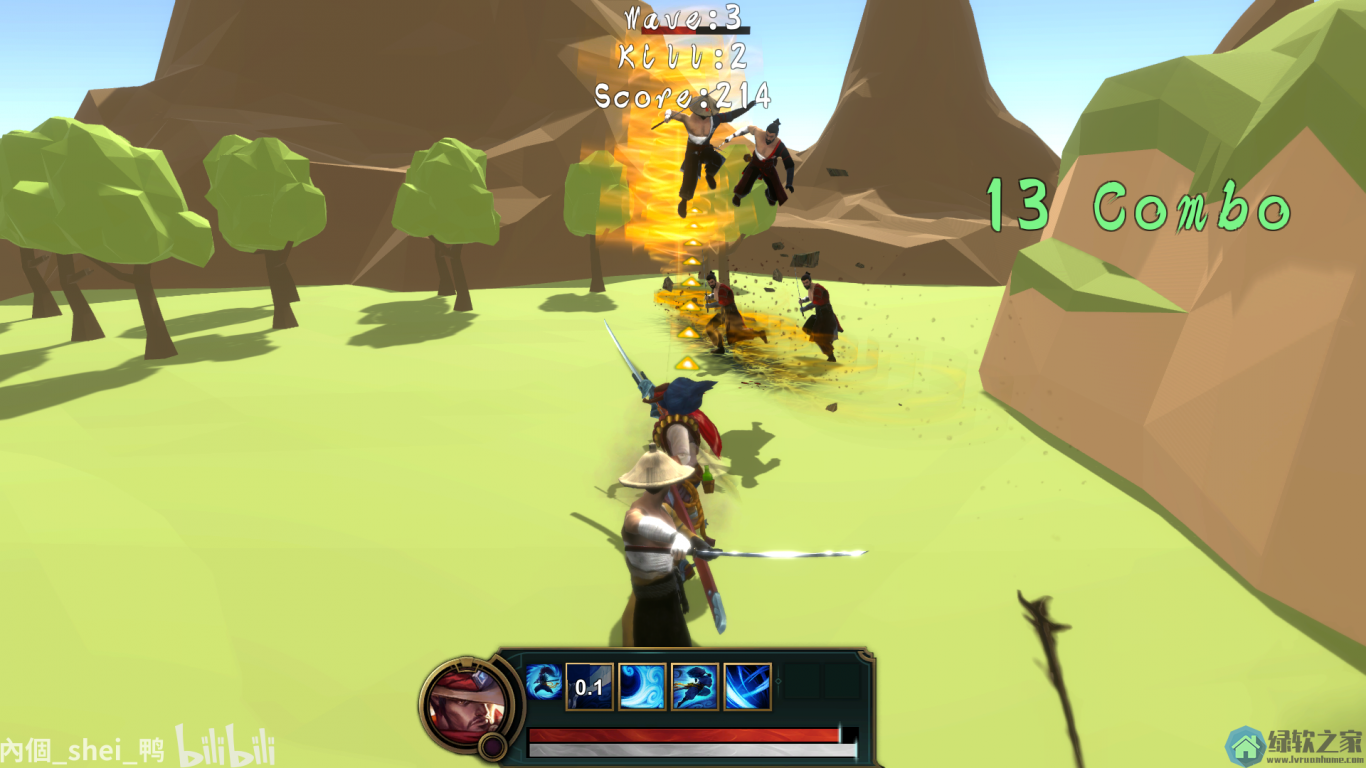Activate the ability showing 0.1 cooldown
Image resolution: width=1366 pixels, height=768 pixels.
pyautogui.click(x=589, y=687)
